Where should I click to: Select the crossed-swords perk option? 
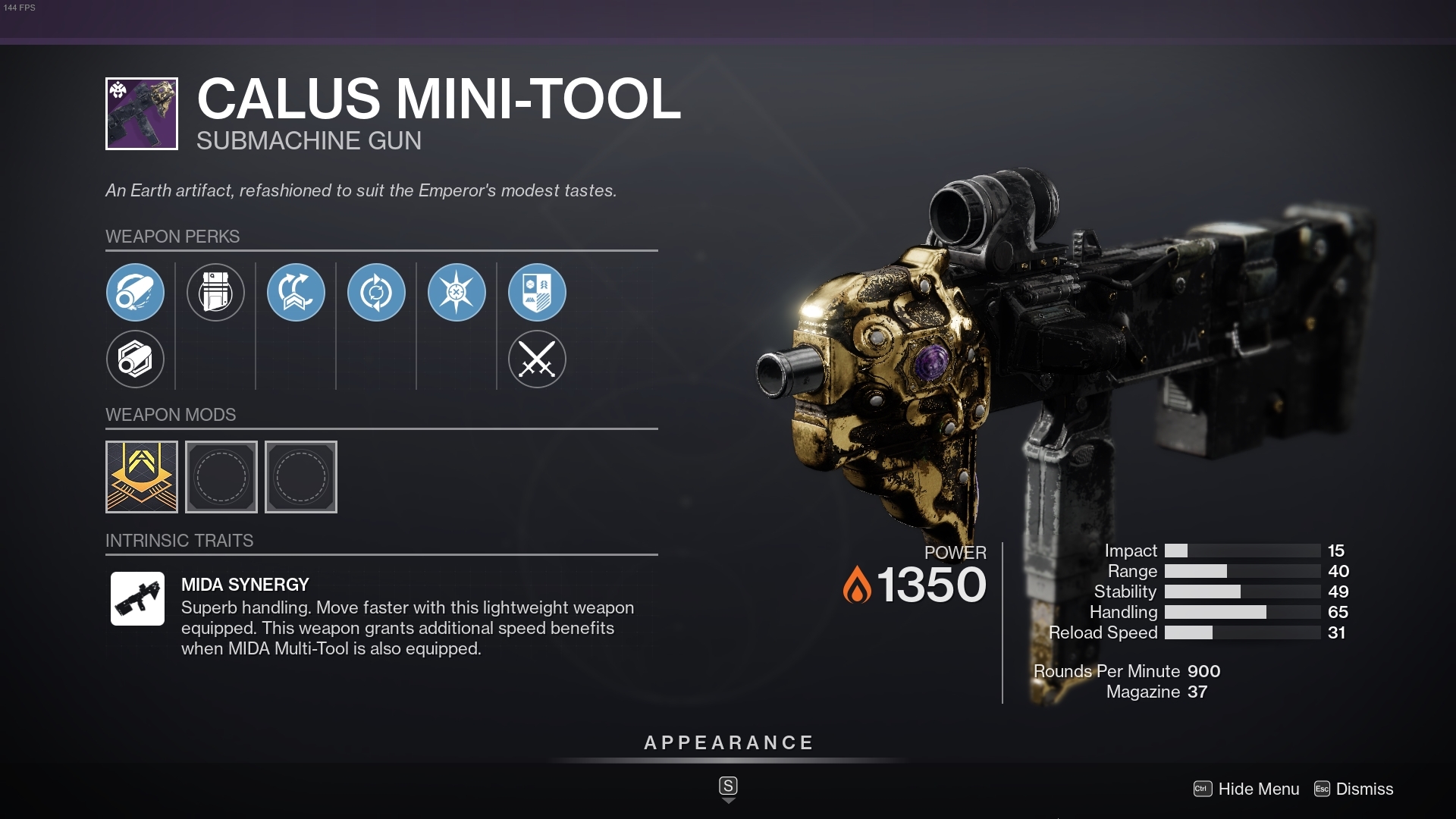tap(538, 359)
